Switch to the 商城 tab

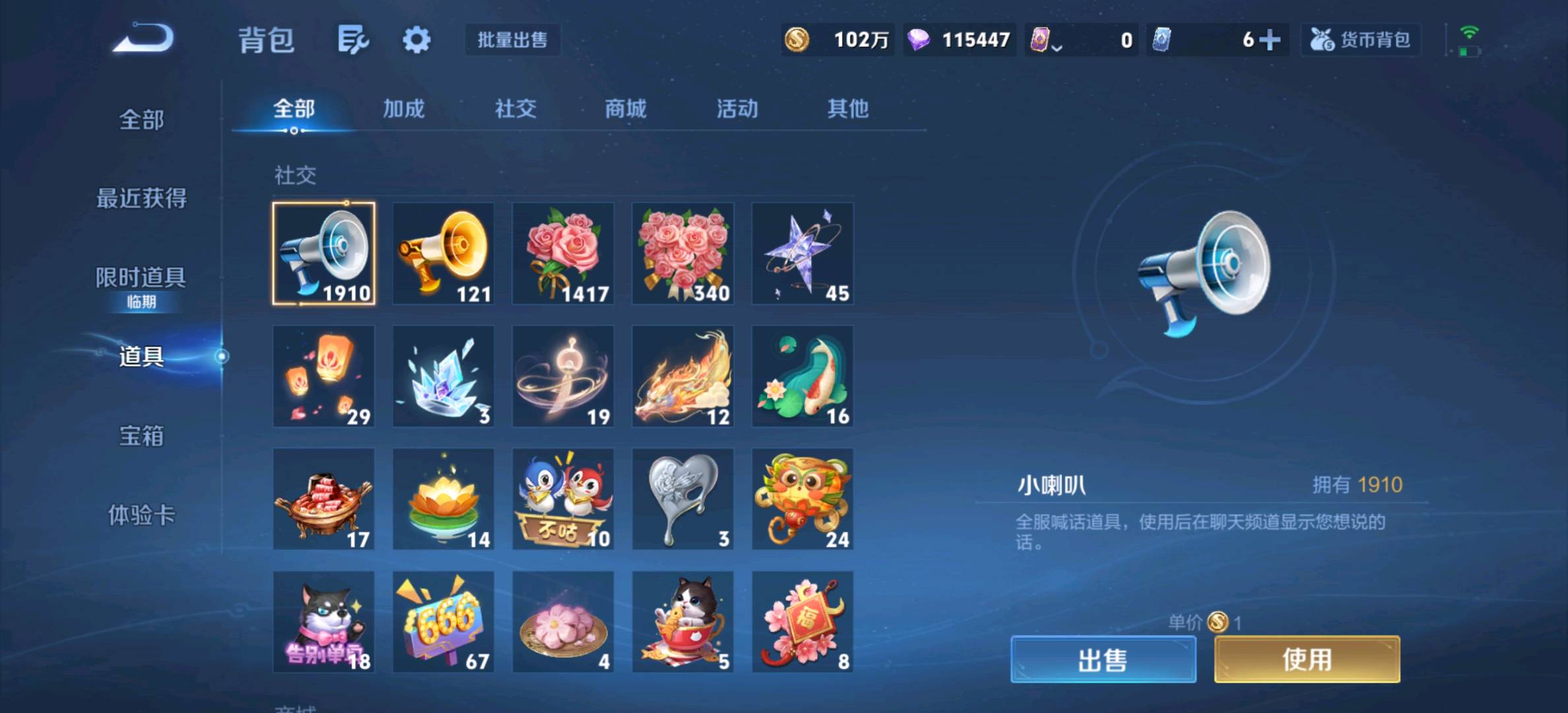pyautogui.click(x=623, y=110)
